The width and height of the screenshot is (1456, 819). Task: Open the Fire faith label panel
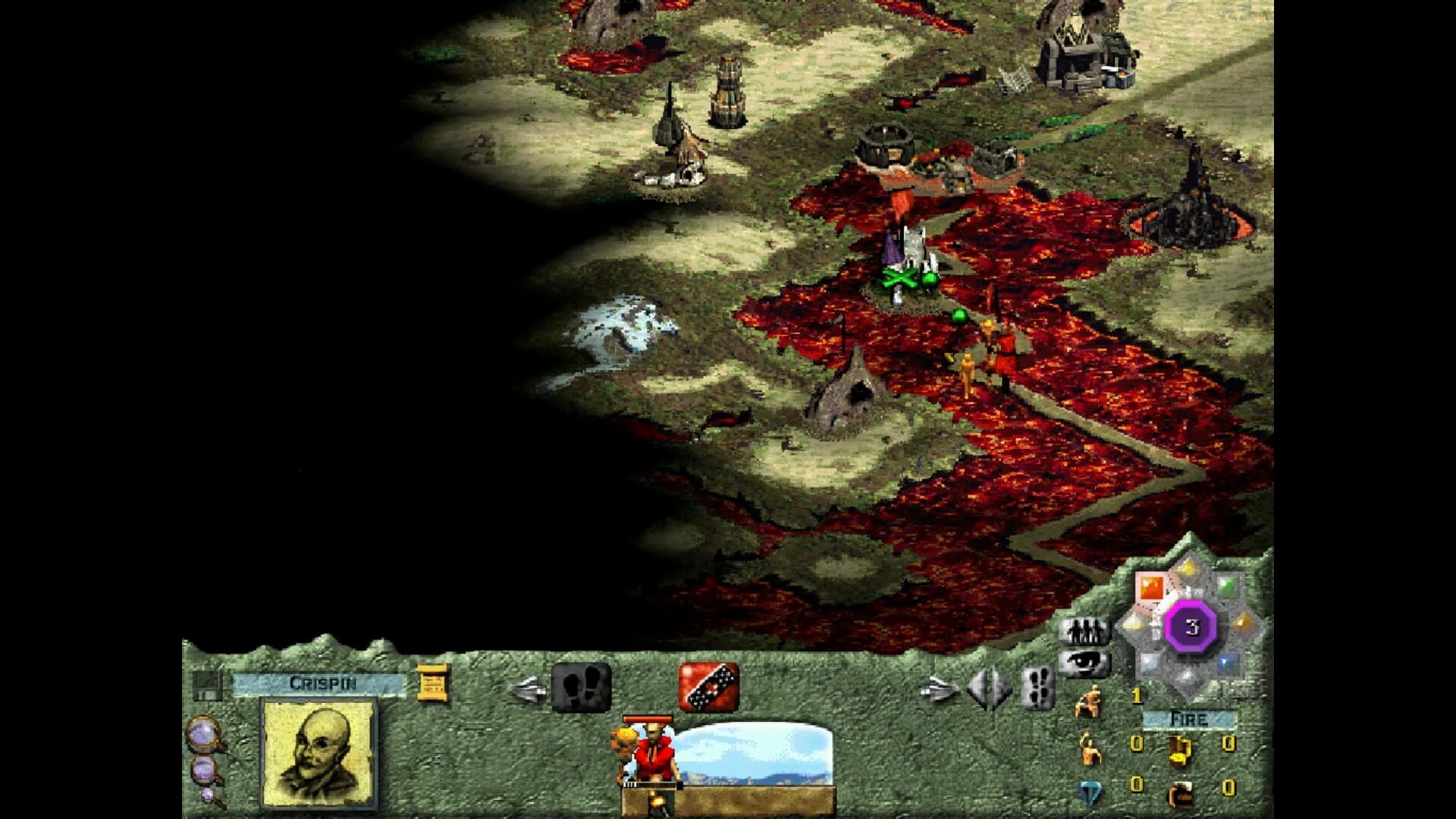[1189, 720]
